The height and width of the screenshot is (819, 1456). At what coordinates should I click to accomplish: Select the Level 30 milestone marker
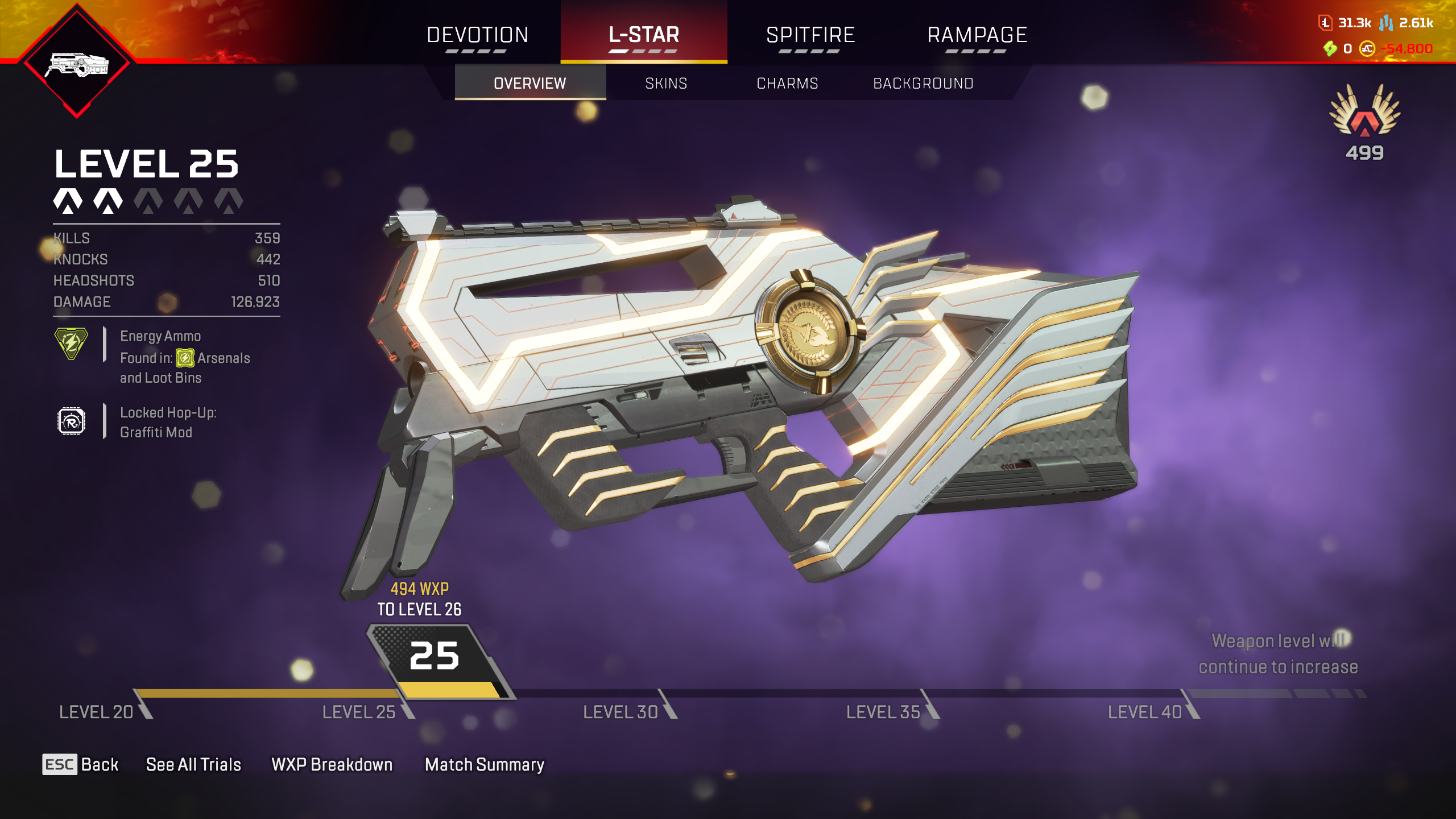(x=621, y=712)
